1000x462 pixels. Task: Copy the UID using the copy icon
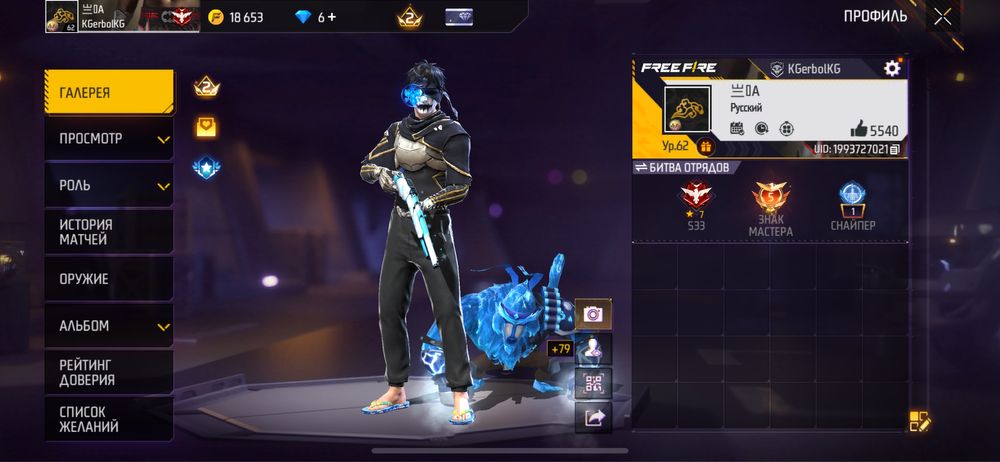pyautogui.click(x=895, y=150)
